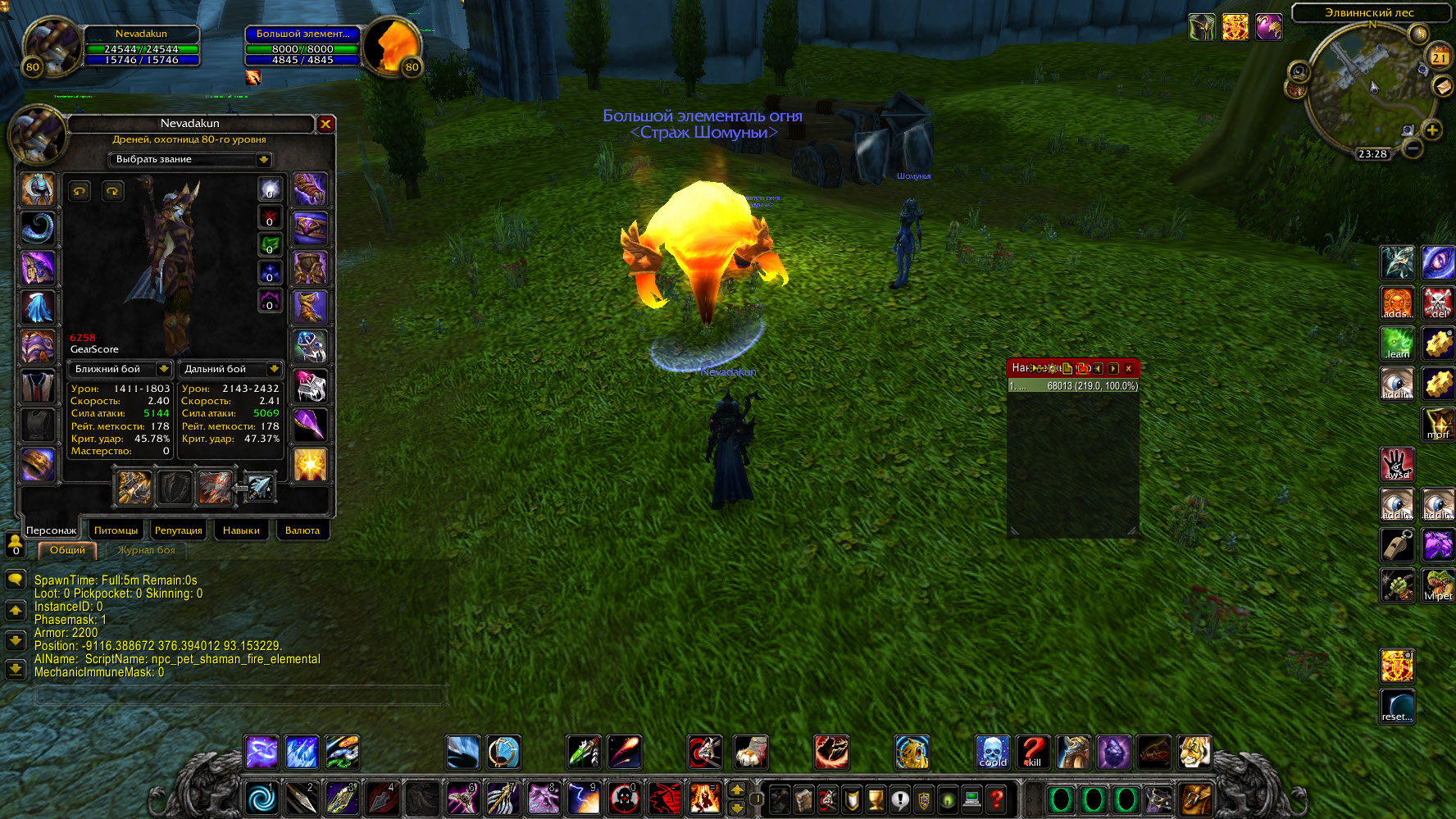Use the "kill" question mark macro
Screen dimensions: 1456x819
pos(1033,752)
